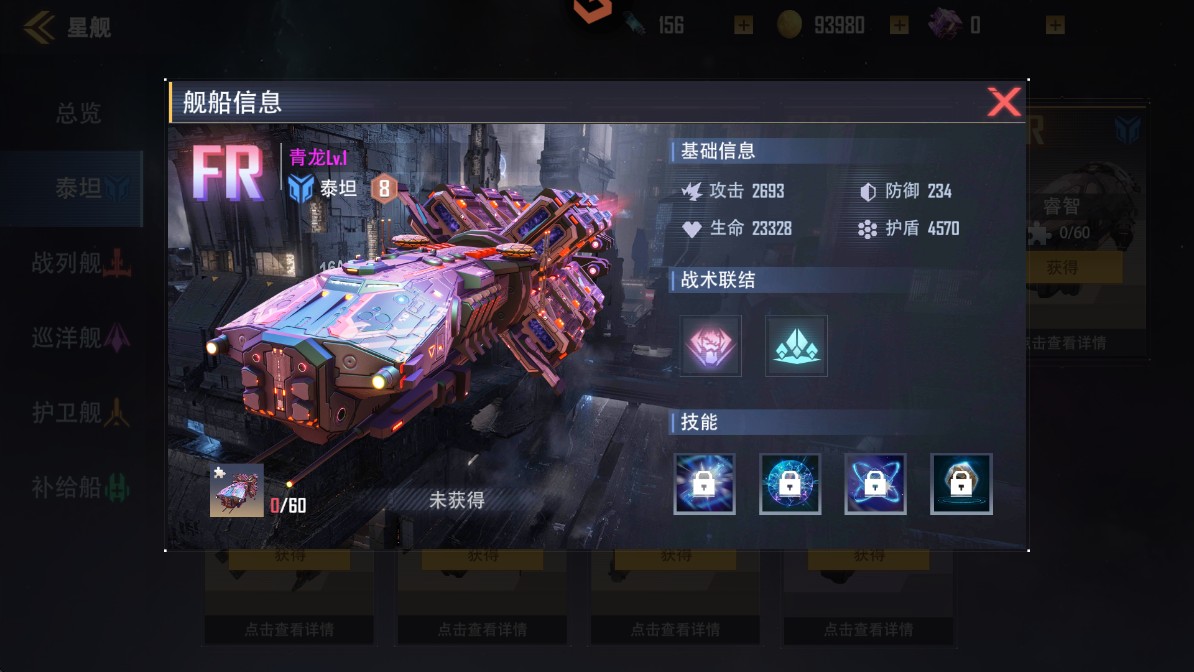1194x672 pixels.
Task: Open the 战列舰 battleship tab
Action: tap(78, 264)
